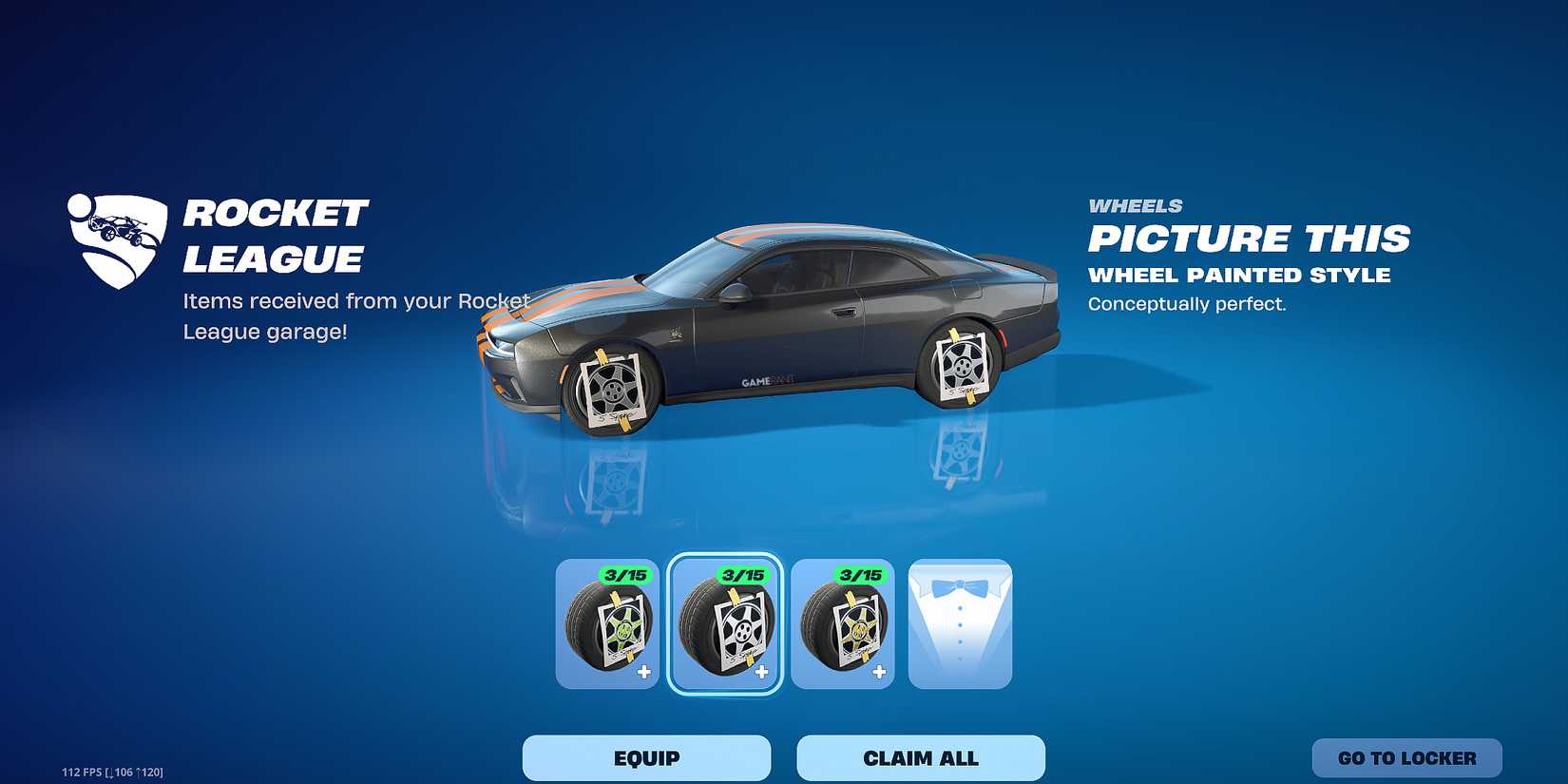Click the FPS counter readout
This screenshot has height=784, width=1568.
(x=111, y=773)
